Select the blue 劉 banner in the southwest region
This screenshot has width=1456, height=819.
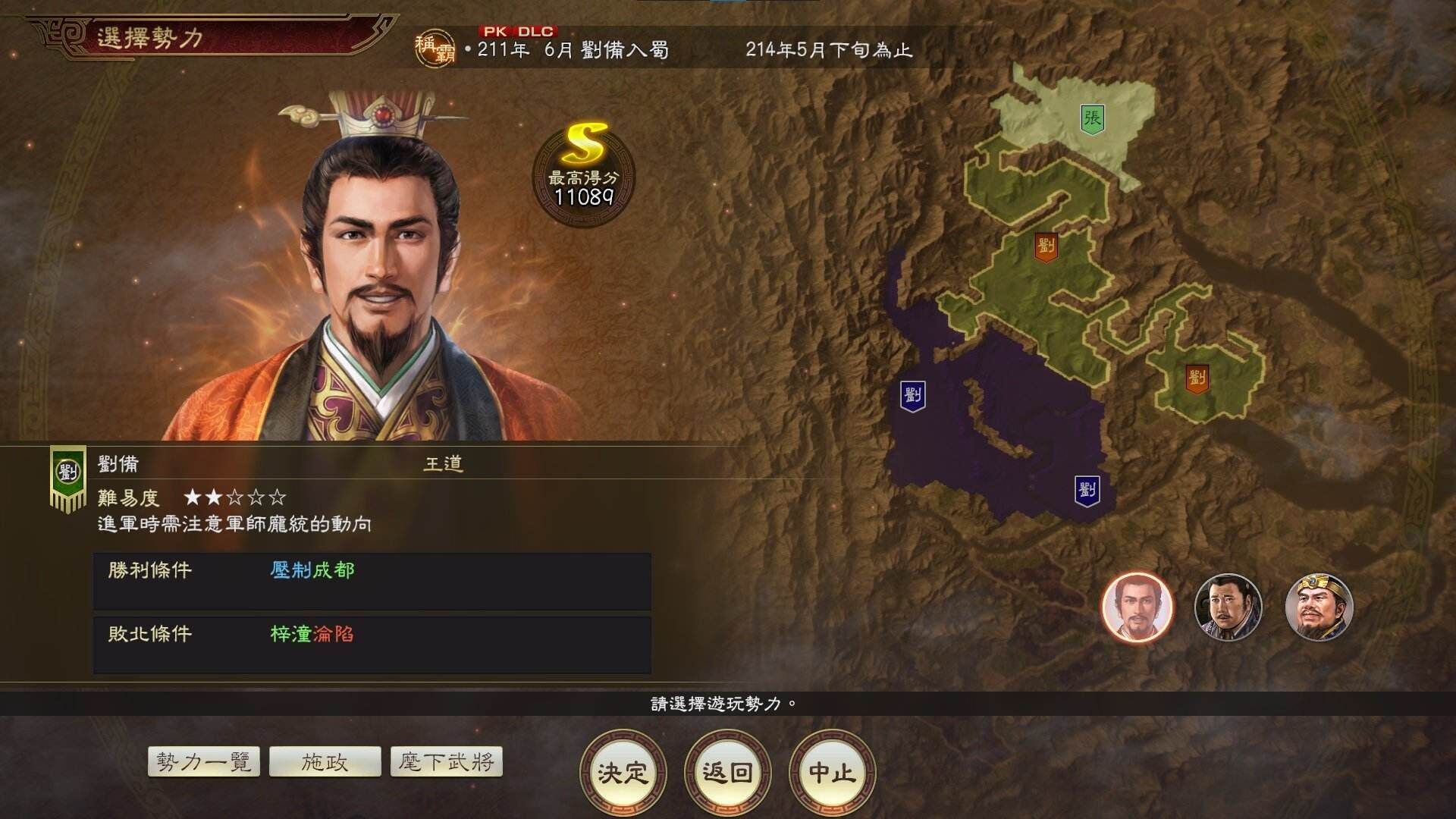click(x=915, y=394)
